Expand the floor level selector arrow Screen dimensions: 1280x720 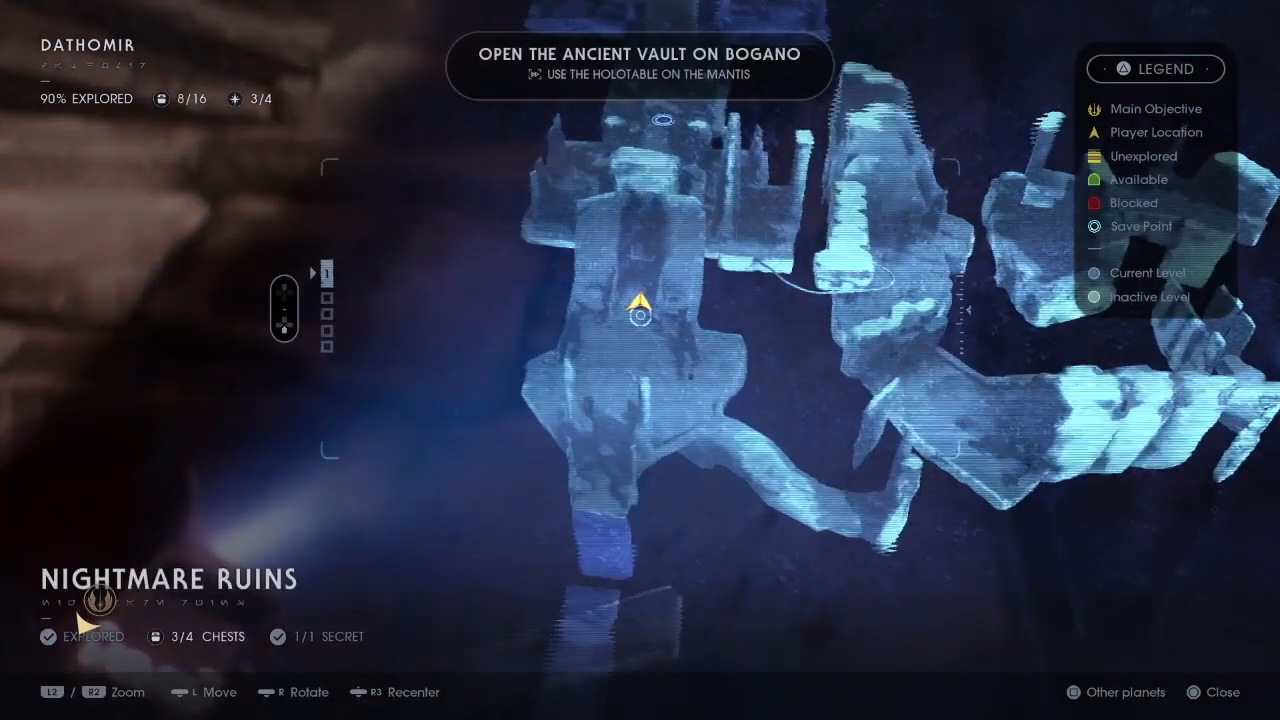(x=313, y=273)
